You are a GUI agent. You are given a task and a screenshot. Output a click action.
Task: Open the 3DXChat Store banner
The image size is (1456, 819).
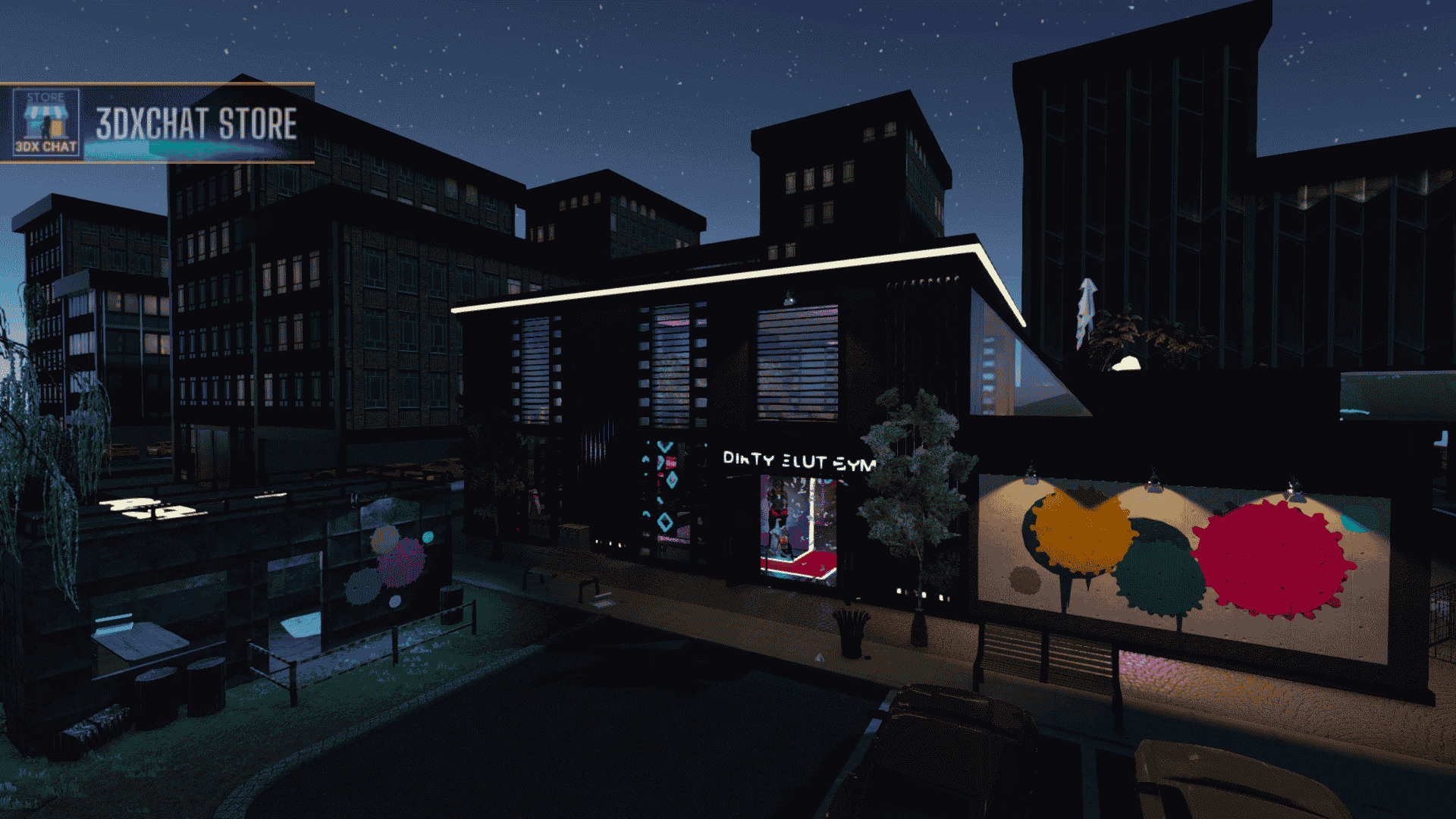196,124
